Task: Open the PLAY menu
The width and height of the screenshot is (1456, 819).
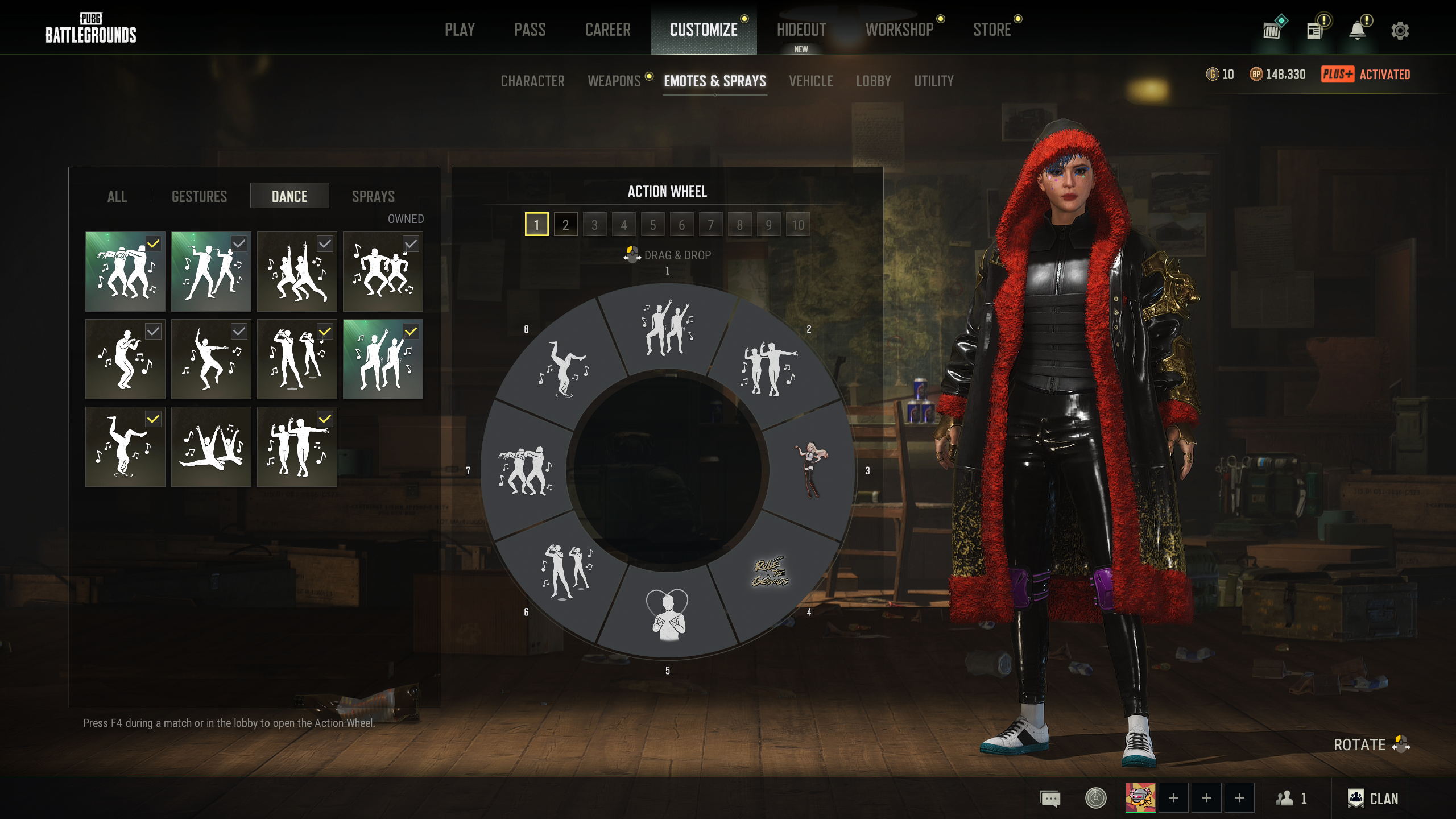Action: (460, 30)
